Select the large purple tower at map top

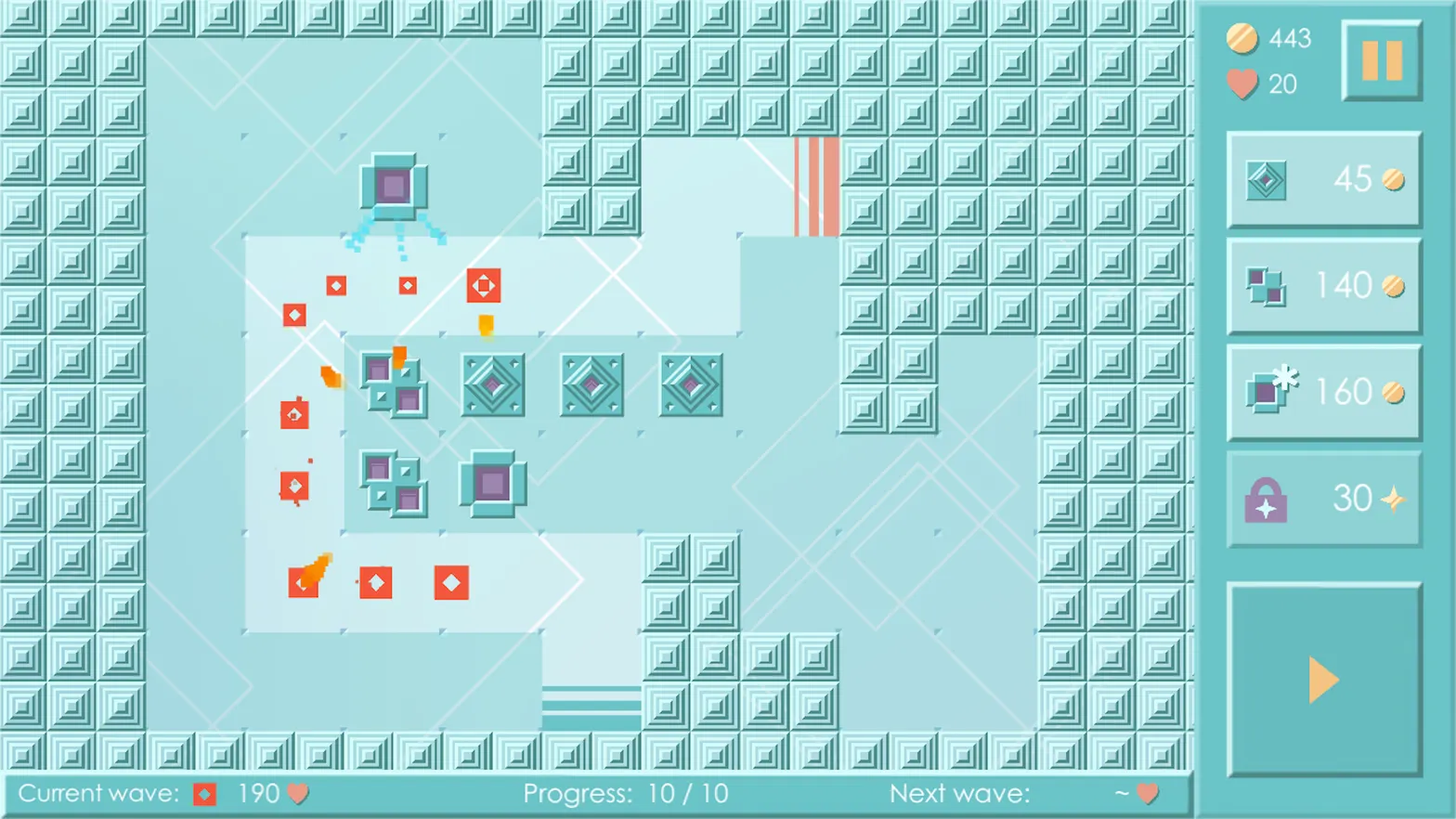point(394,186)
